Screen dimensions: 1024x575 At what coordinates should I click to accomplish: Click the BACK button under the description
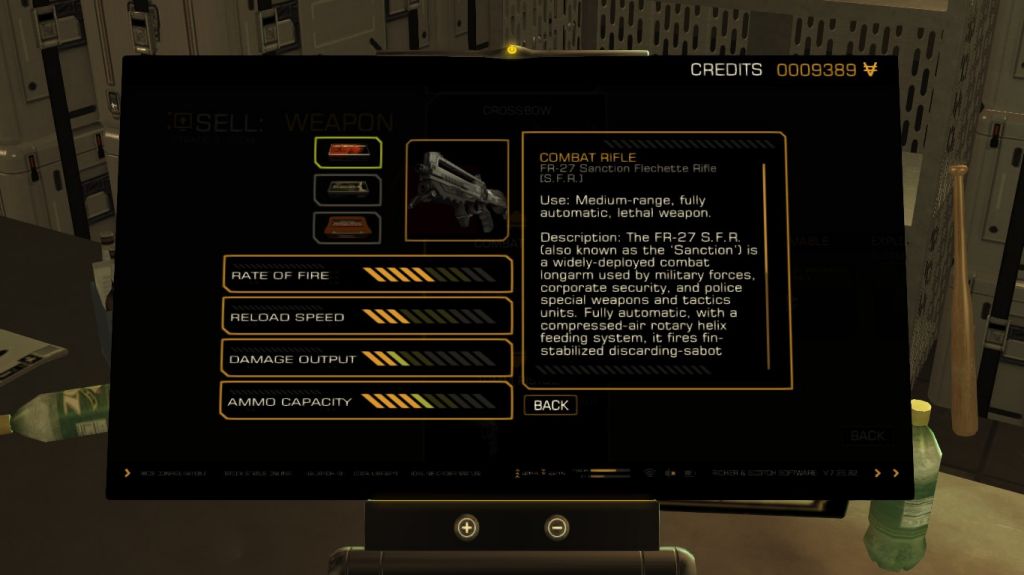pyautogui.click(x=550, y=405)
